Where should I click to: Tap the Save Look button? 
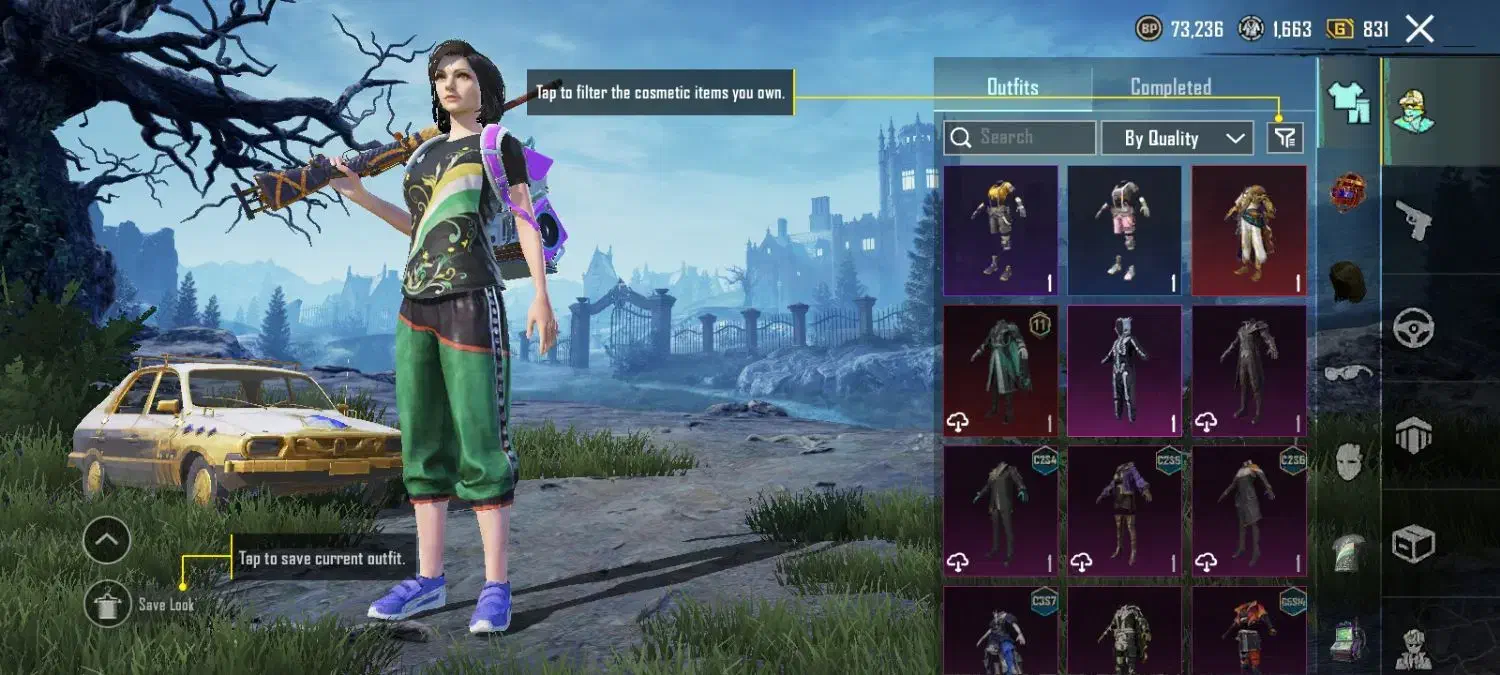tap(107, 604)
